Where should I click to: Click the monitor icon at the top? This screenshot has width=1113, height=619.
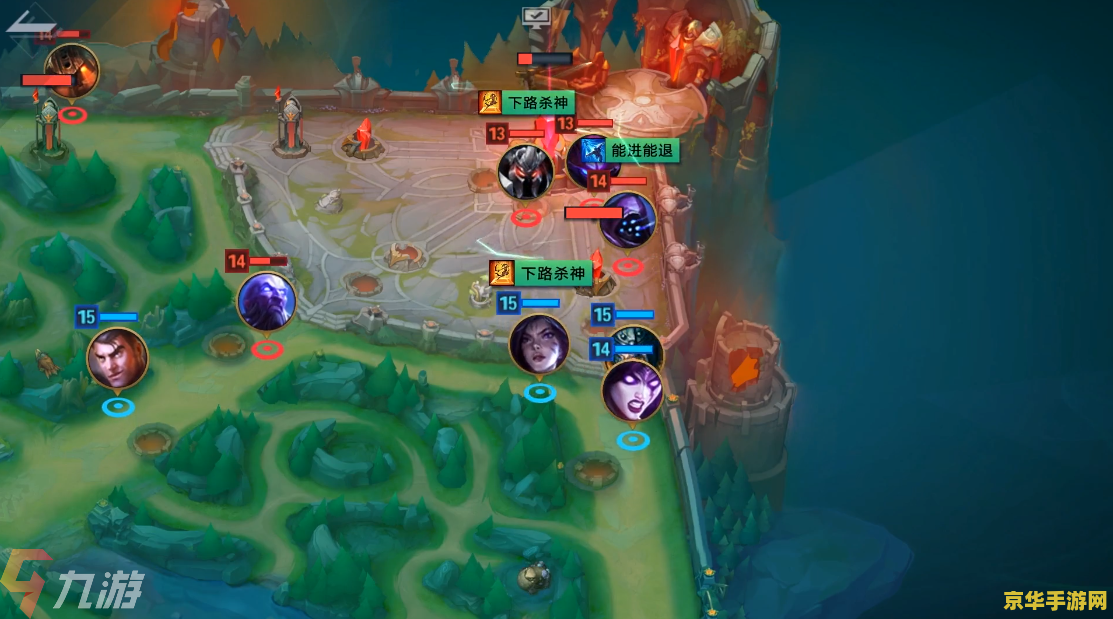point(535,15)
